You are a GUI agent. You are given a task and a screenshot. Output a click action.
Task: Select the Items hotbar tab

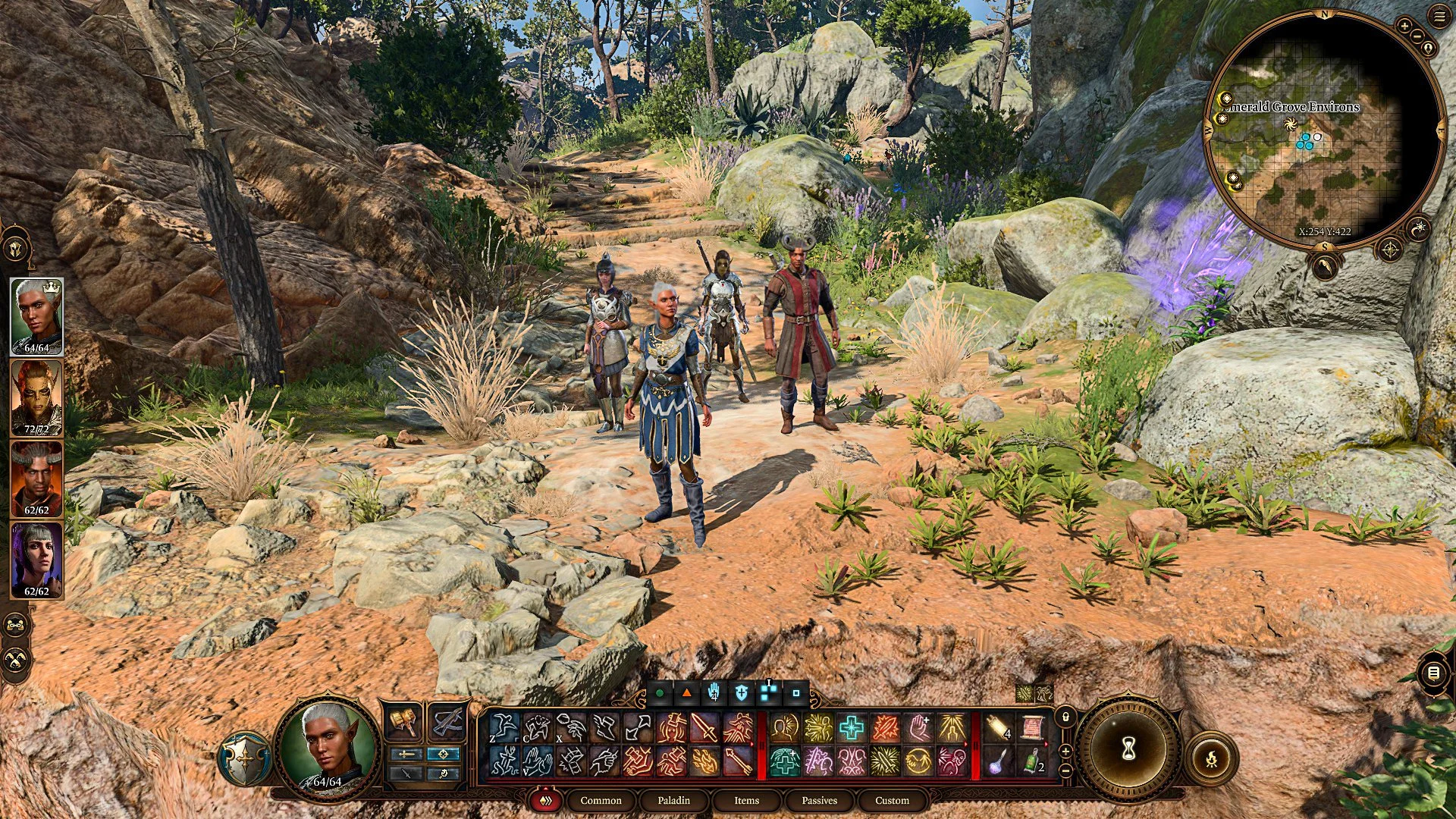coord(746,800)
